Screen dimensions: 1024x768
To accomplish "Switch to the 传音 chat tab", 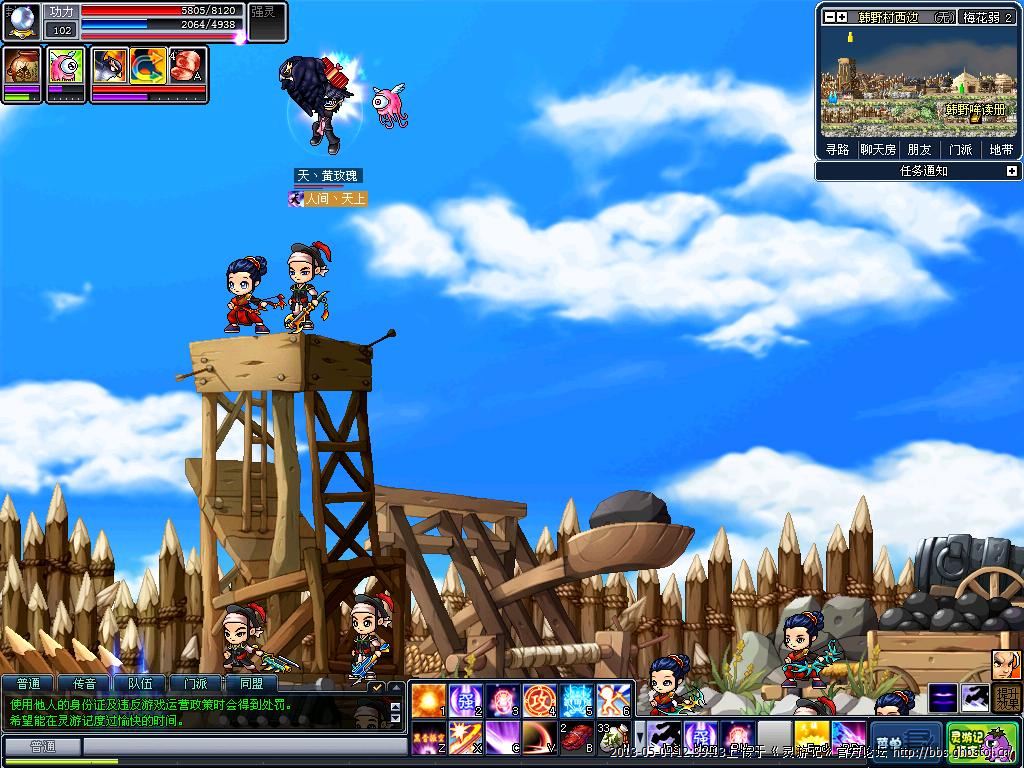I will pos(84,684).
